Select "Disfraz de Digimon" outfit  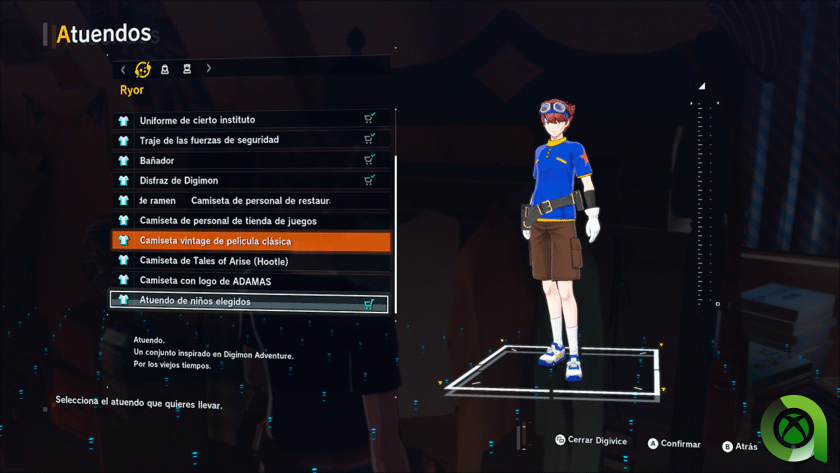click(x=250, y=180)
